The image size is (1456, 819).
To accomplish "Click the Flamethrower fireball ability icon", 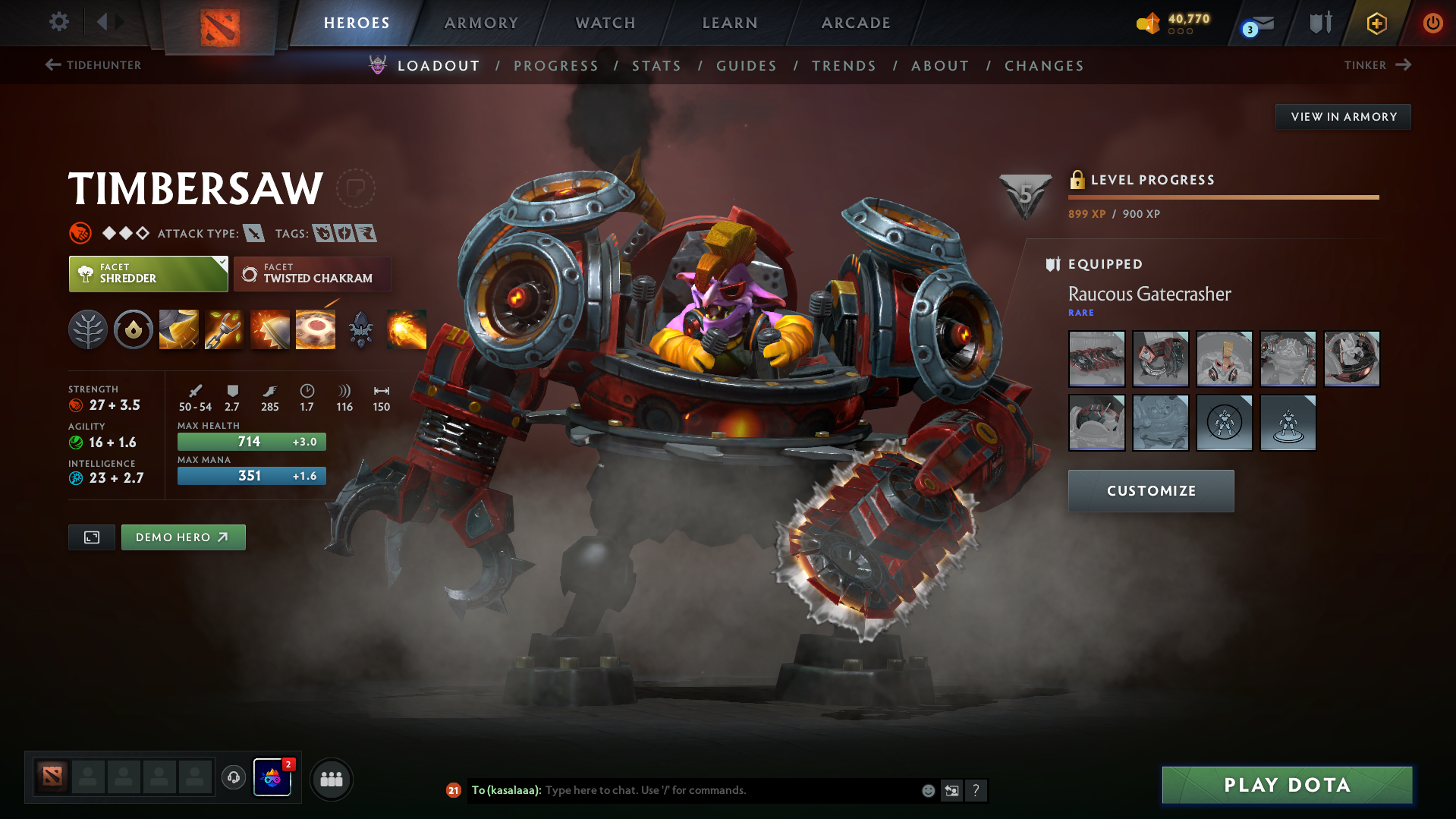I will [406, 329].
